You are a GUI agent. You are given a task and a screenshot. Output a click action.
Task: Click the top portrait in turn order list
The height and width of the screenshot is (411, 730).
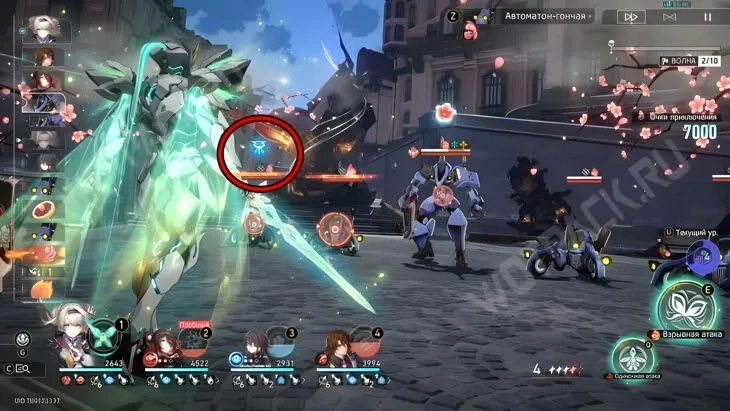click(x=43, y=27)
